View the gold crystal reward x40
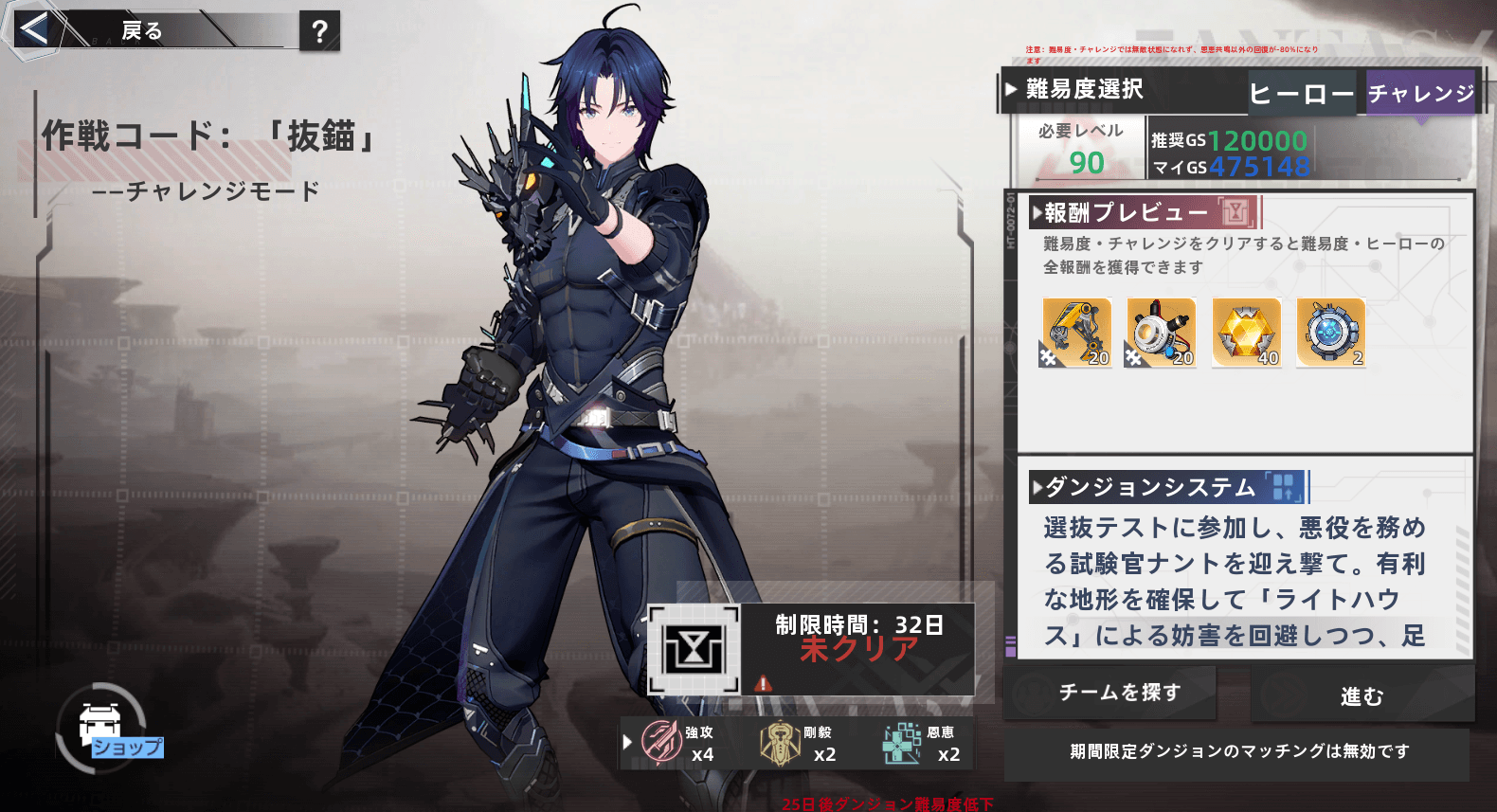This screenshot has width=1497, height=812. 1246,333
